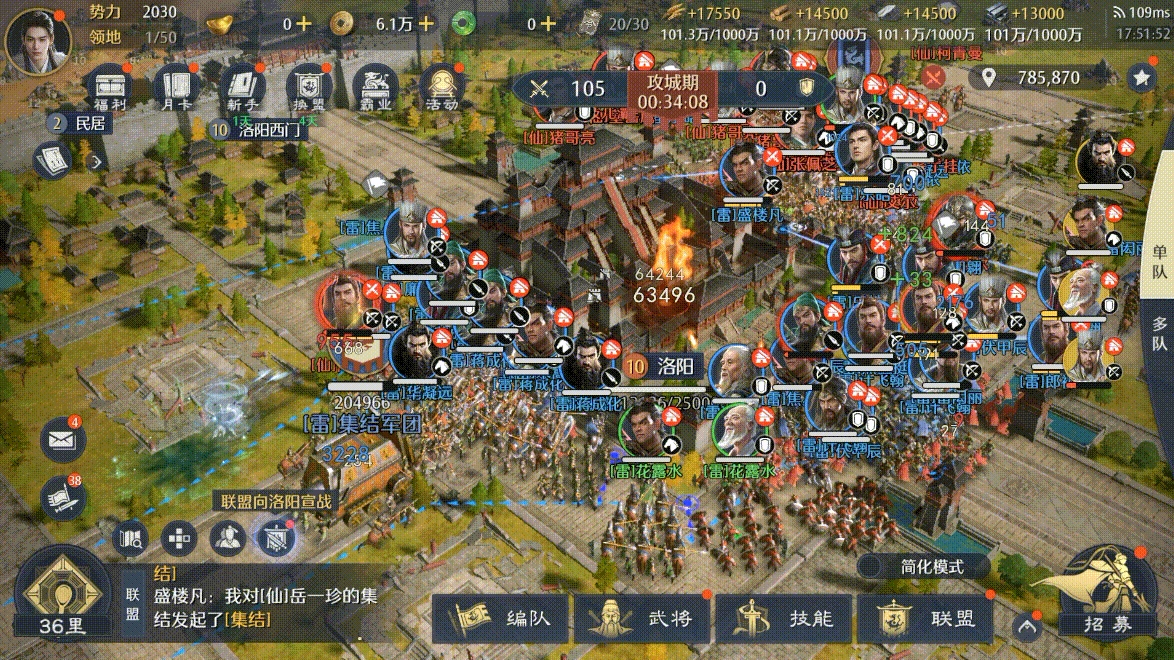Open the 福利 welfare chest menu

click(x=112, y=88)
